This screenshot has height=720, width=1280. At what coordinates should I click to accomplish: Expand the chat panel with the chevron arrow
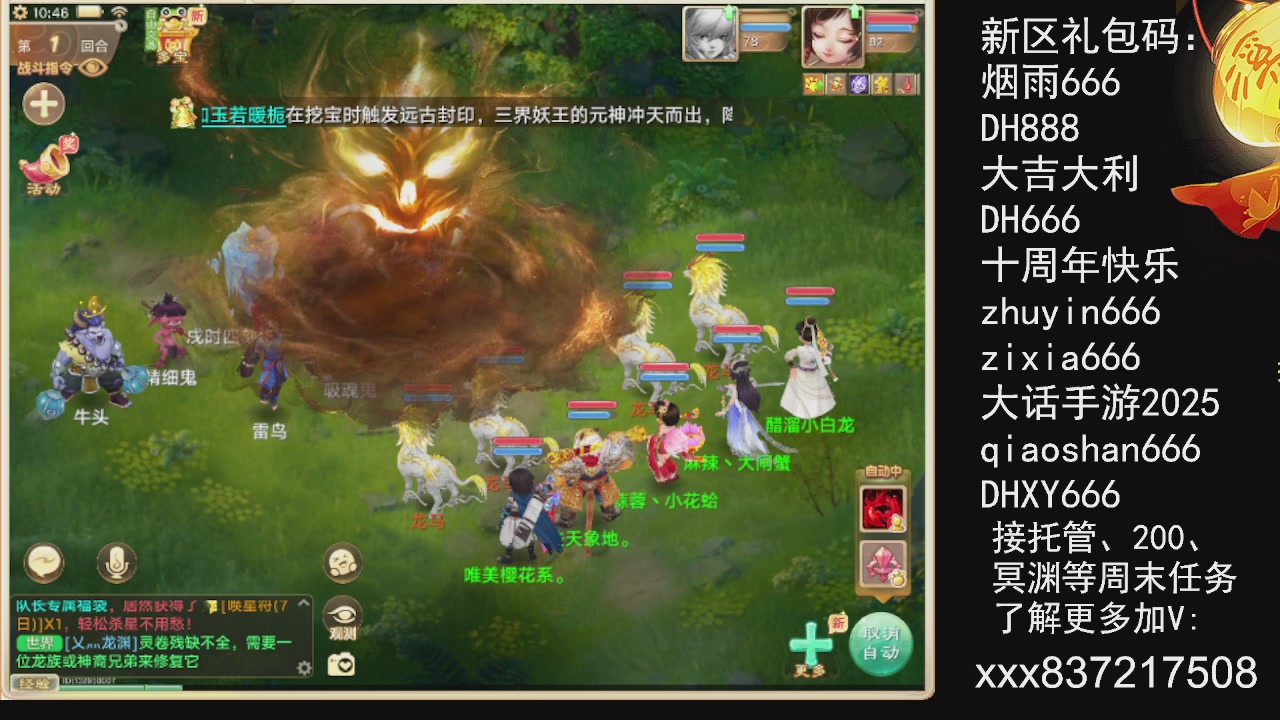click(x=304, y=602)
